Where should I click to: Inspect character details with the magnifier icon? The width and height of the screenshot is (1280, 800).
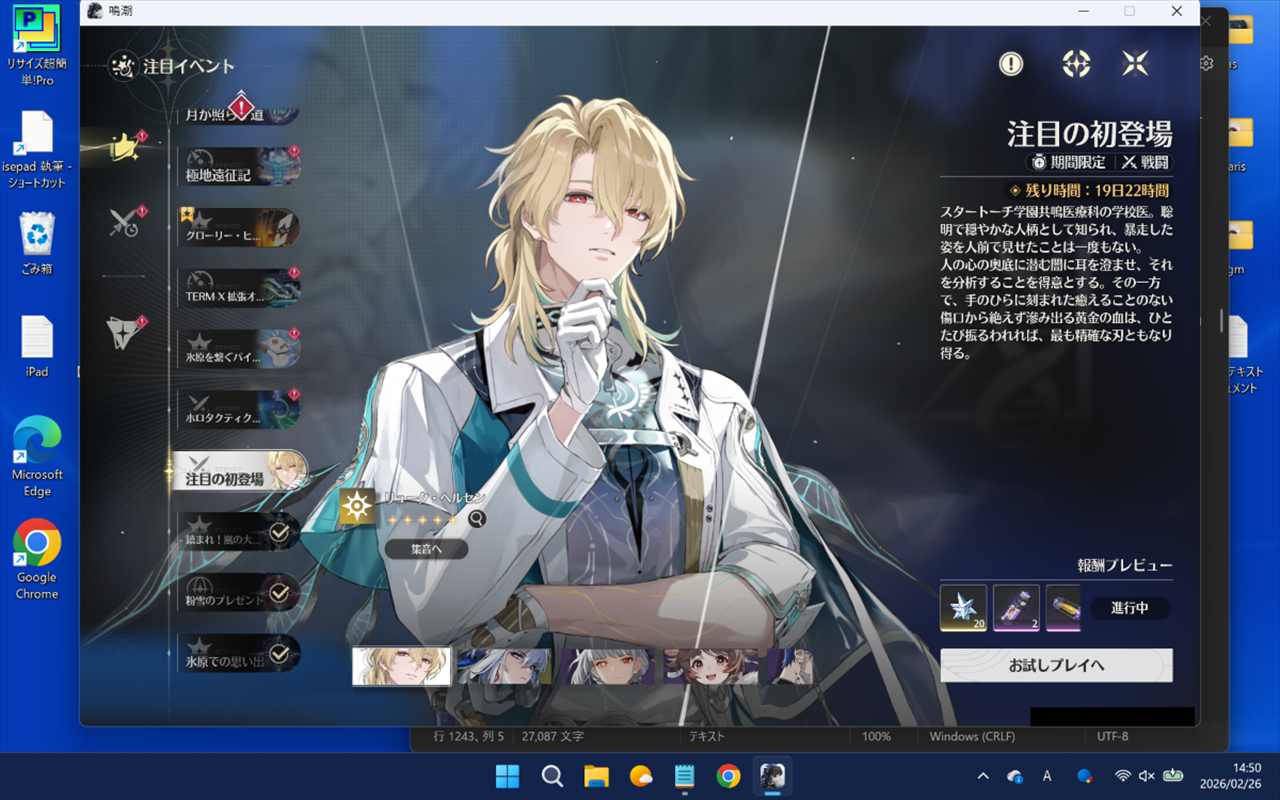(x=477, y=518)
